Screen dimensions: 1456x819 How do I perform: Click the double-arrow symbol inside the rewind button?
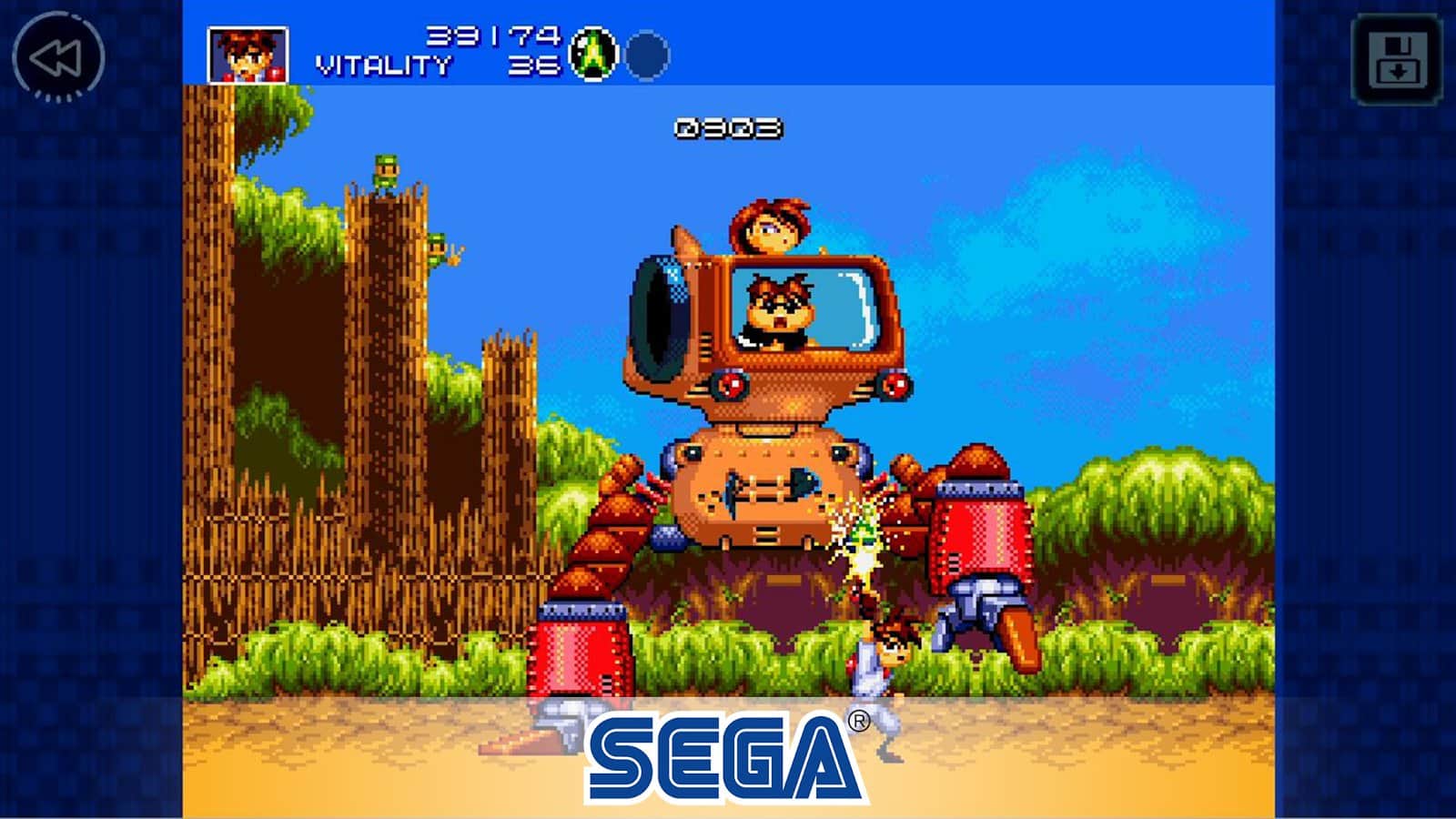[56, 57]
